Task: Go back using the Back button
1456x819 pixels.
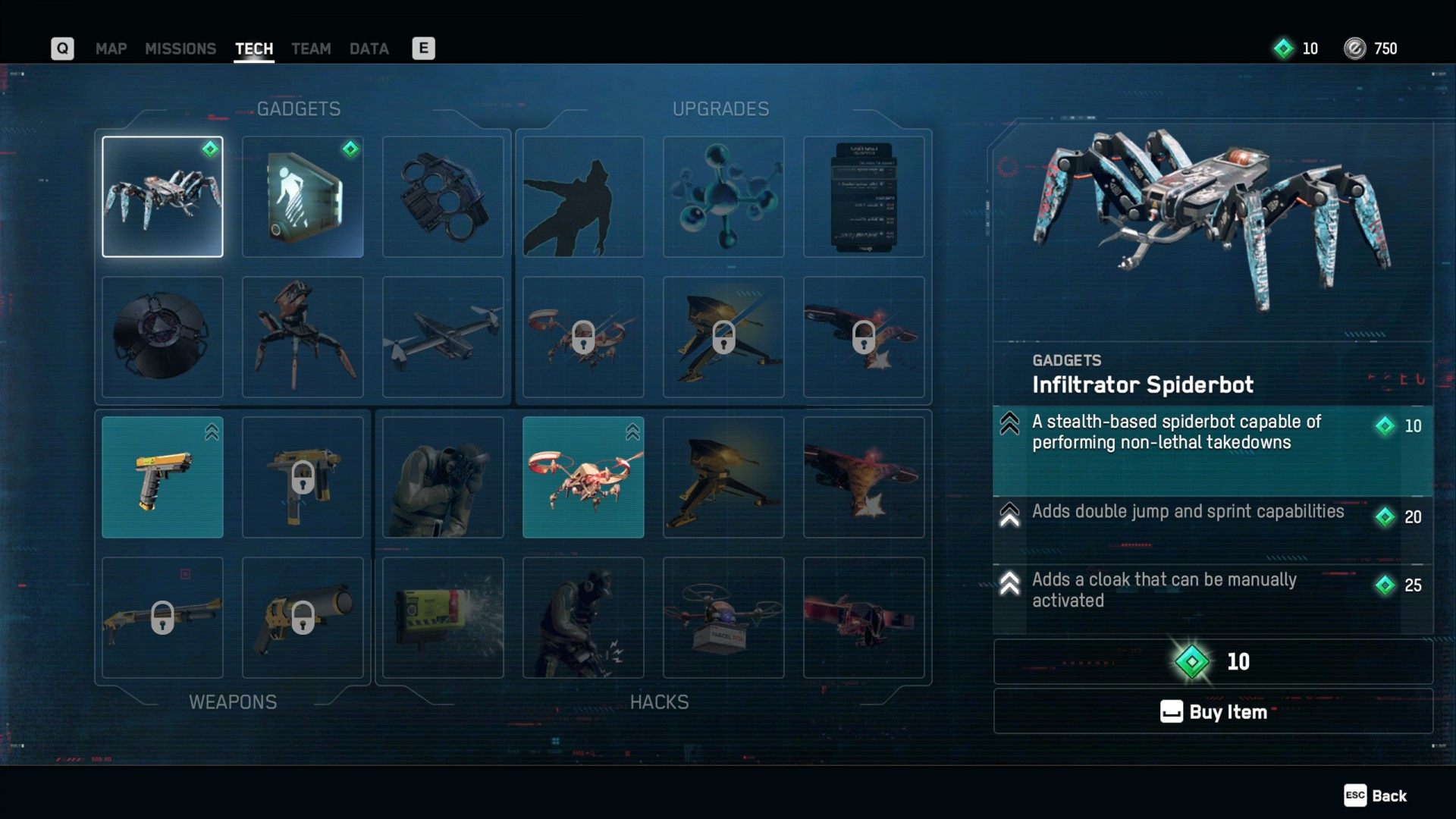Action: coord(1376,795)
